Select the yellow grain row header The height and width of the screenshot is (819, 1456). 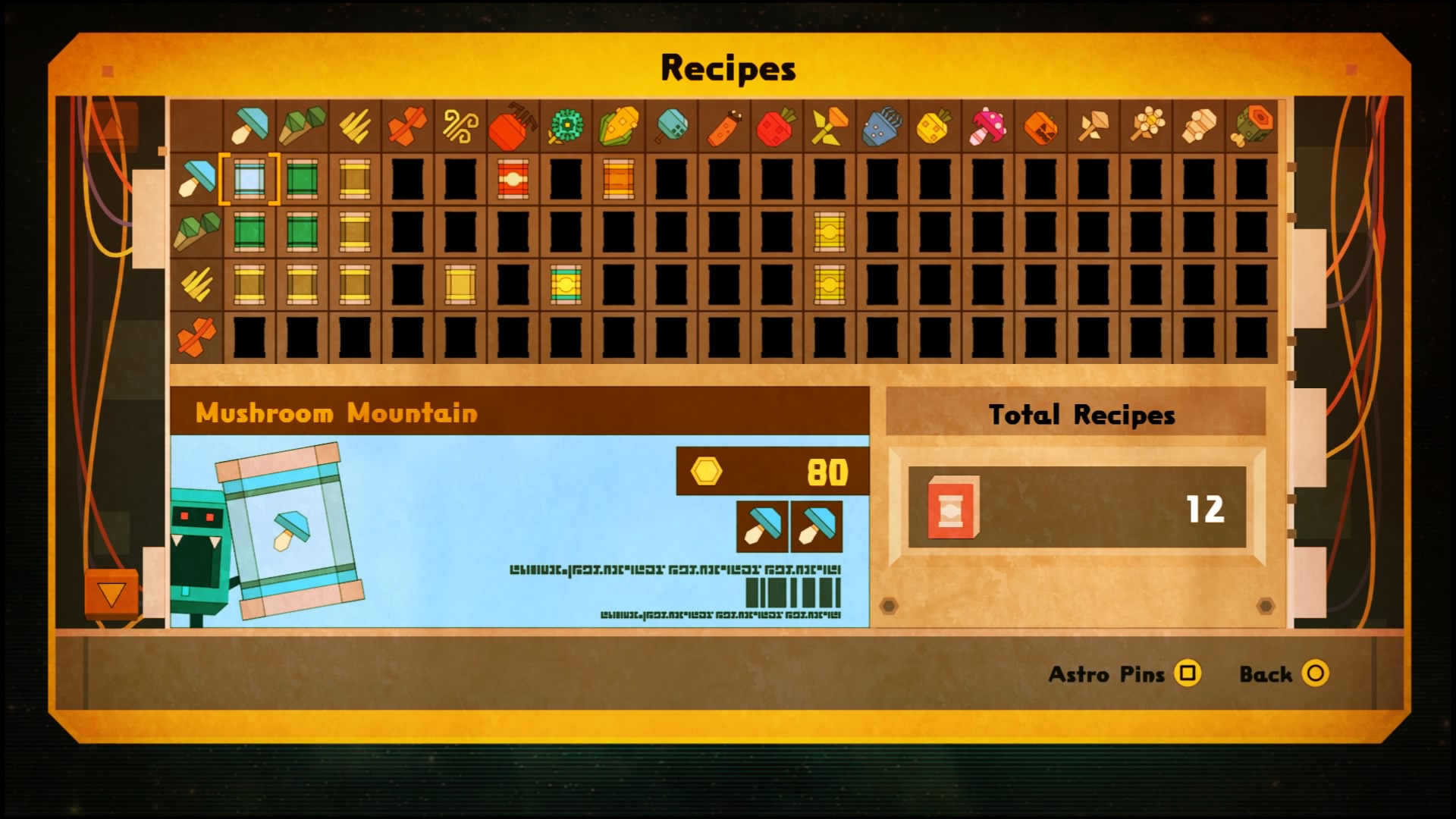click(196, 284)
